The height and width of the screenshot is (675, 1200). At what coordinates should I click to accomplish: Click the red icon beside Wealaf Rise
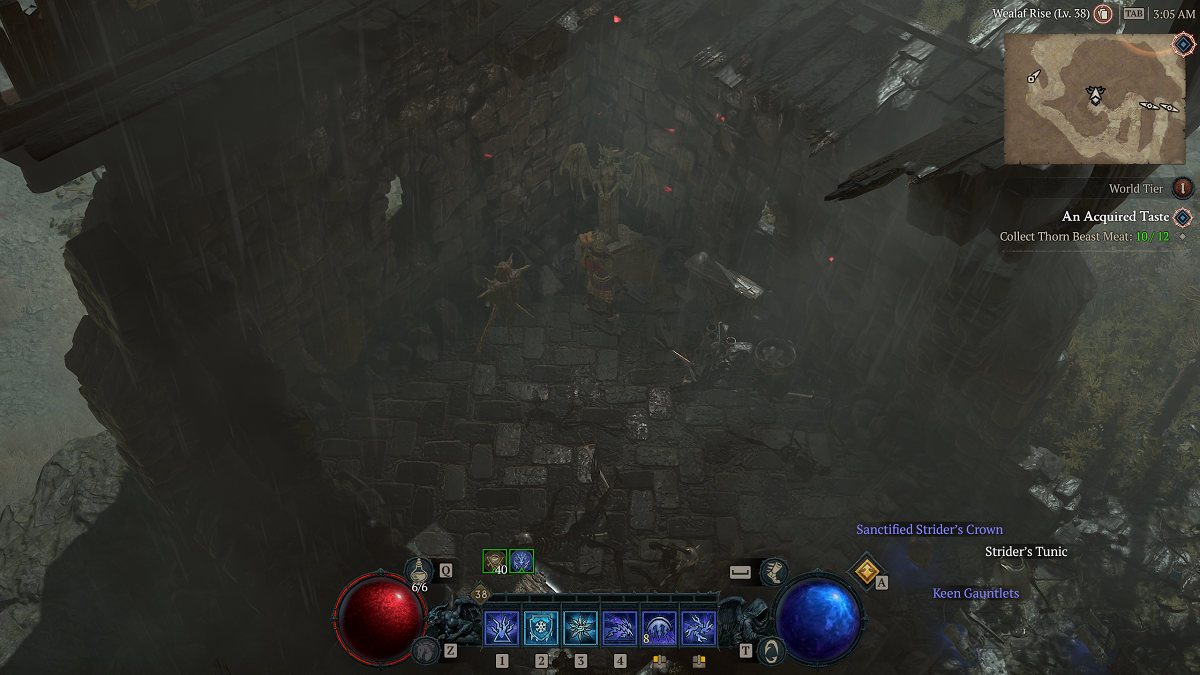coord(1103,14)
